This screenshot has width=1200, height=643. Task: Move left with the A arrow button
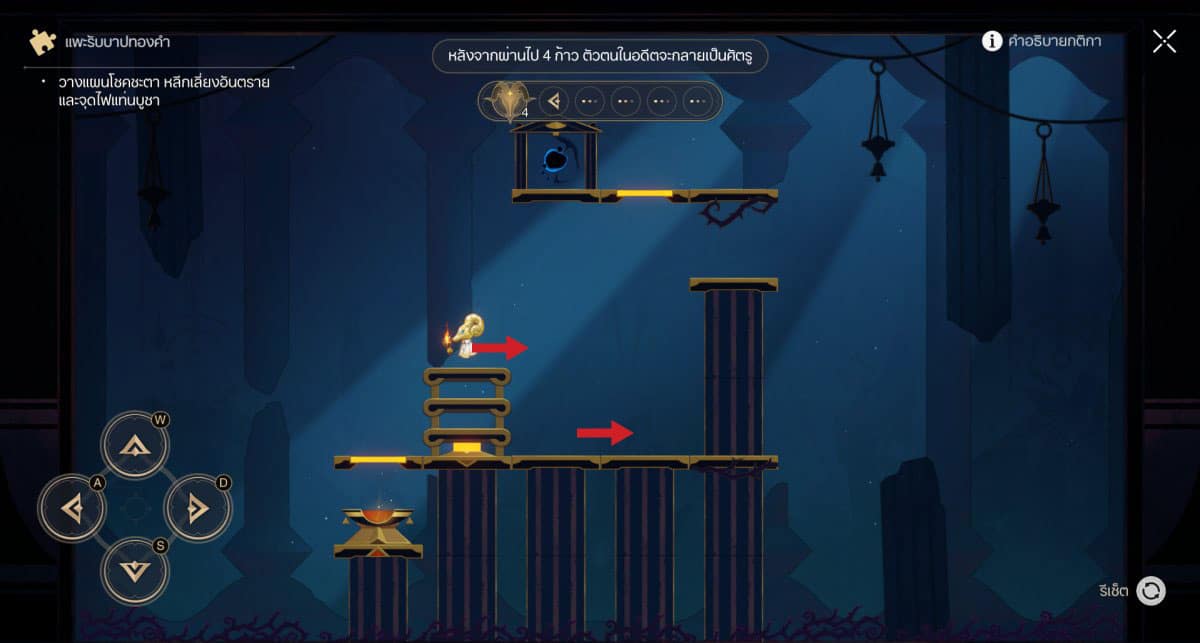[x=72, y=508]
